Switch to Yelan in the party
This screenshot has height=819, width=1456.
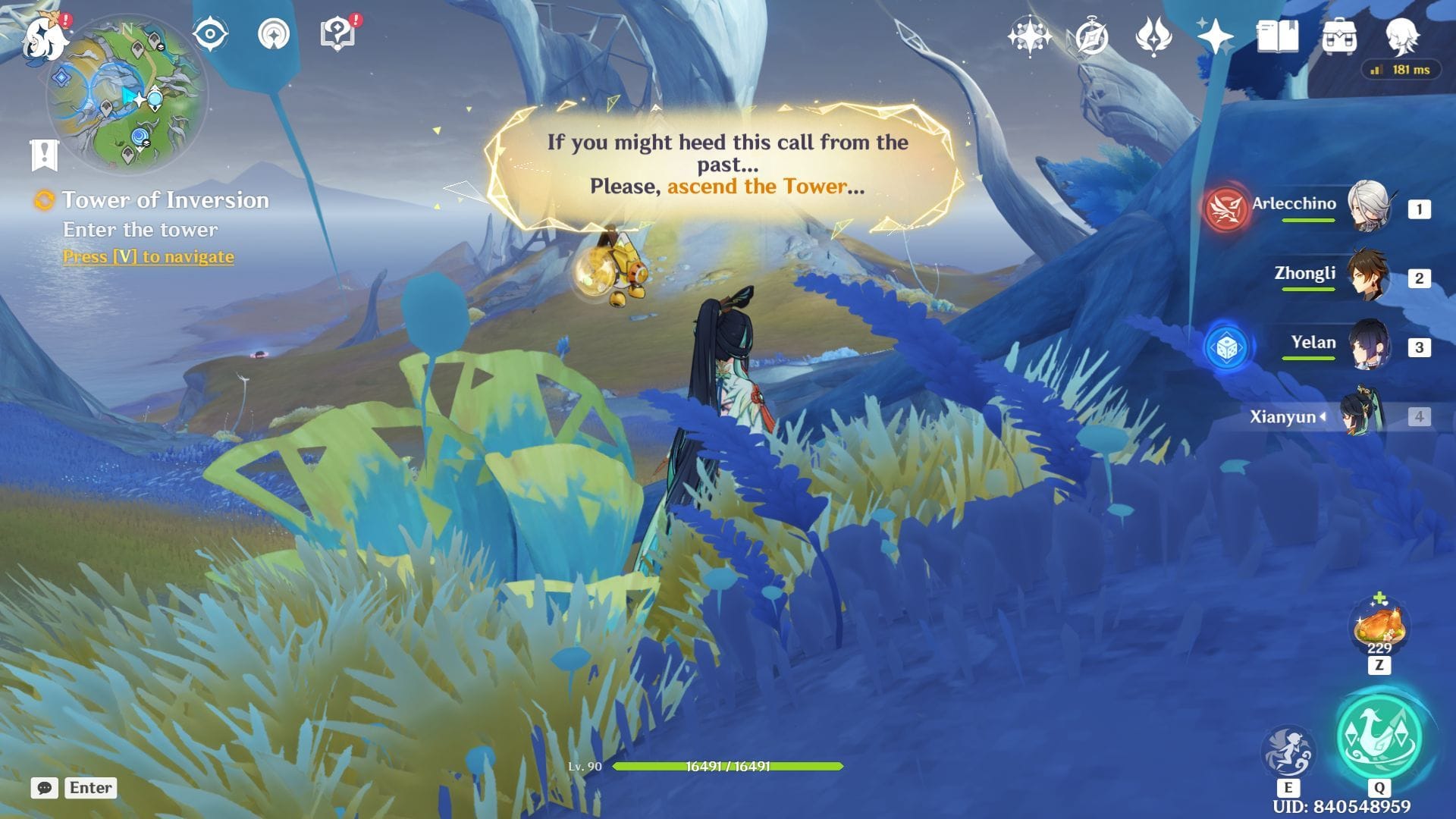(1368, 346)
